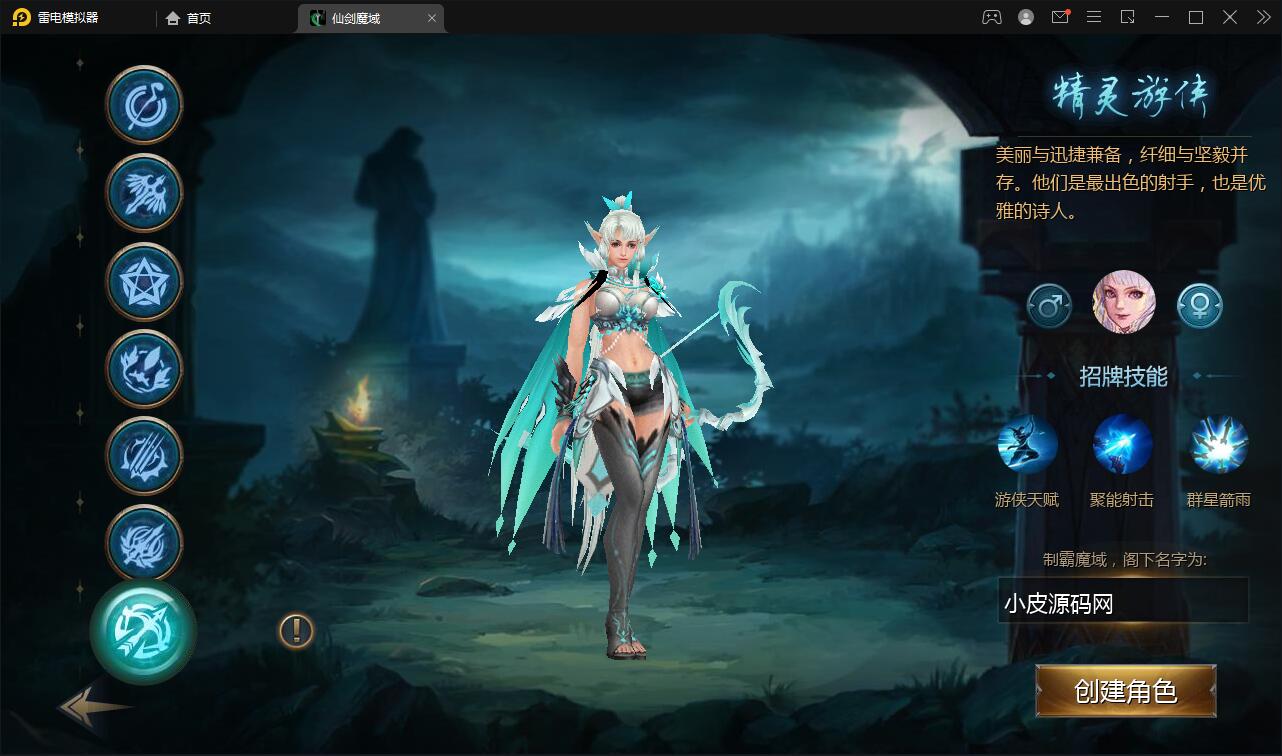Open the mail notification with red badge
This screenshot has width=1282, height=756.
[x=1060, y=17]
